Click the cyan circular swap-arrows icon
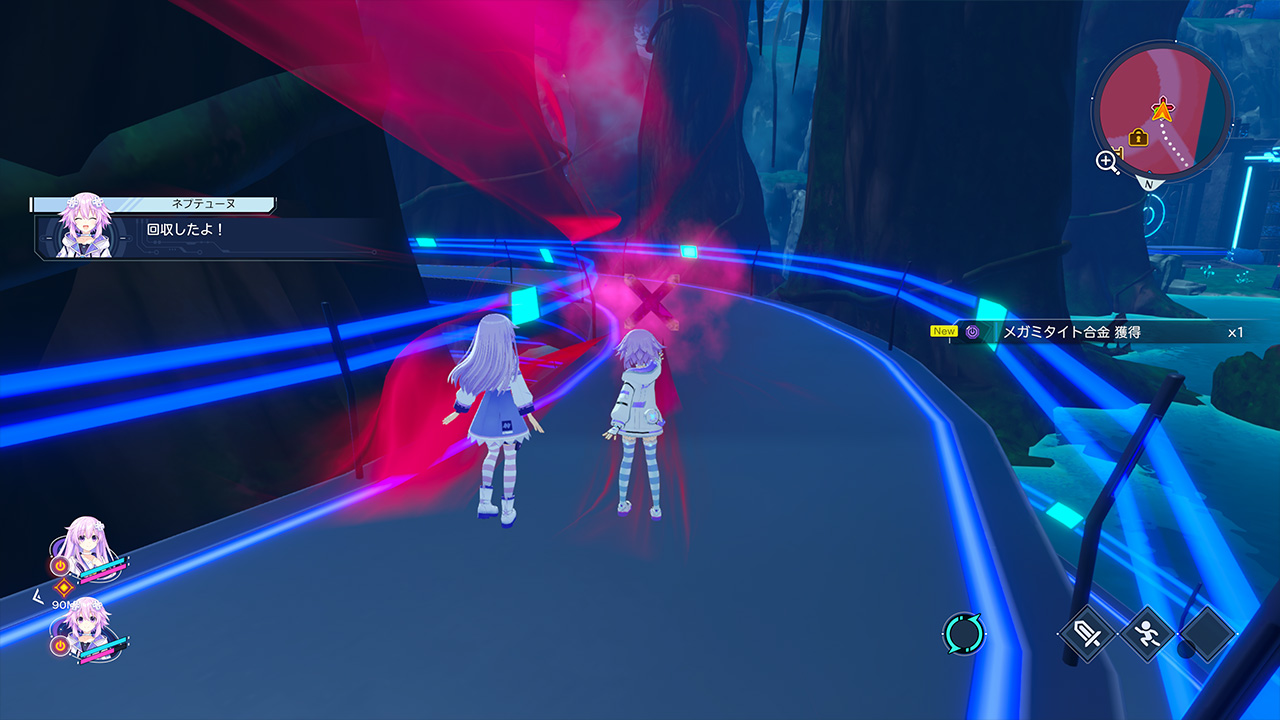Viewport: 1280px width, 720px height. [x=964, y=634]
